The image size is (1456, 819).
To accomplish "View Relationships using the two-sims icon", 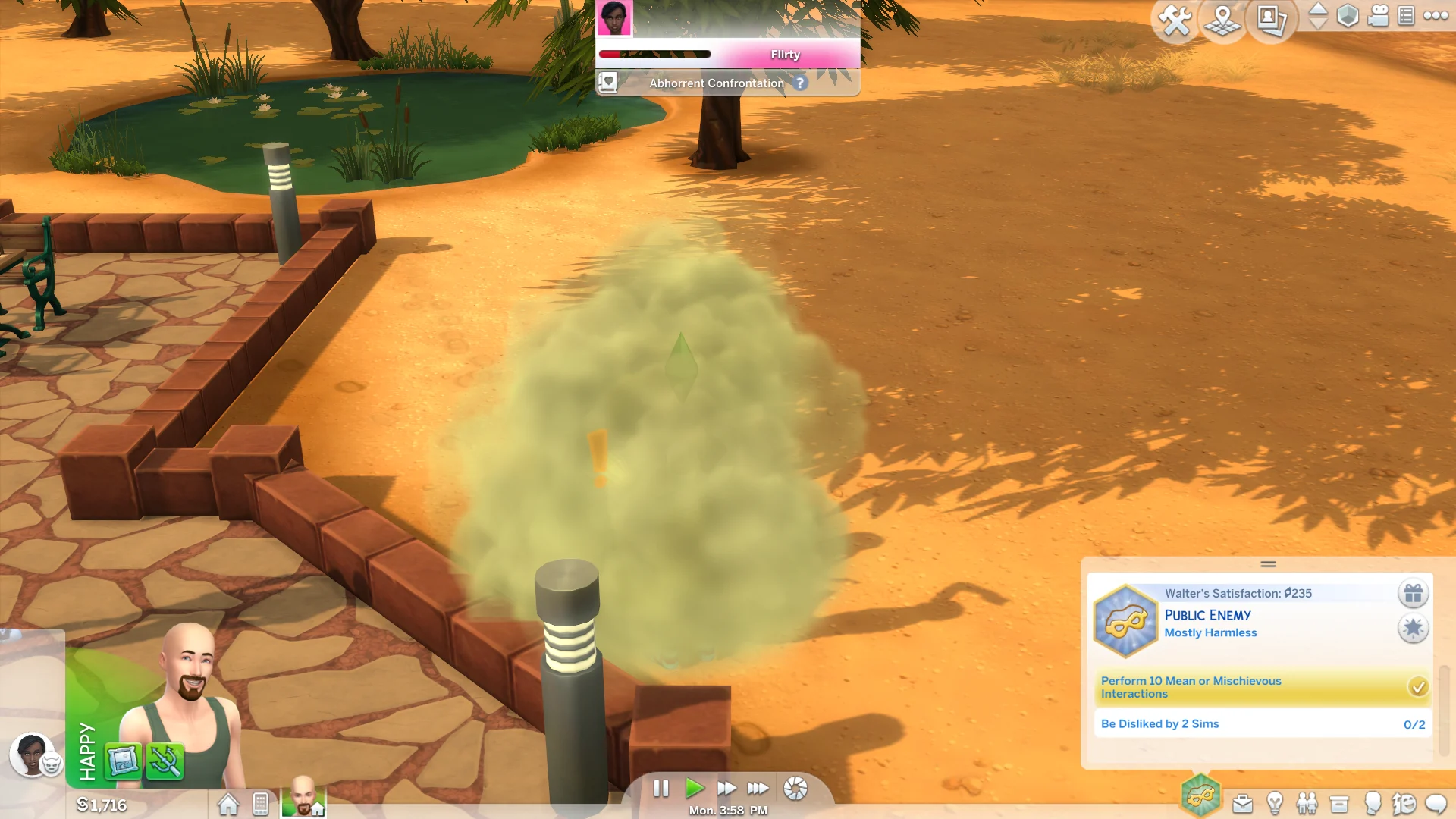I will [x=1307, y=804].
